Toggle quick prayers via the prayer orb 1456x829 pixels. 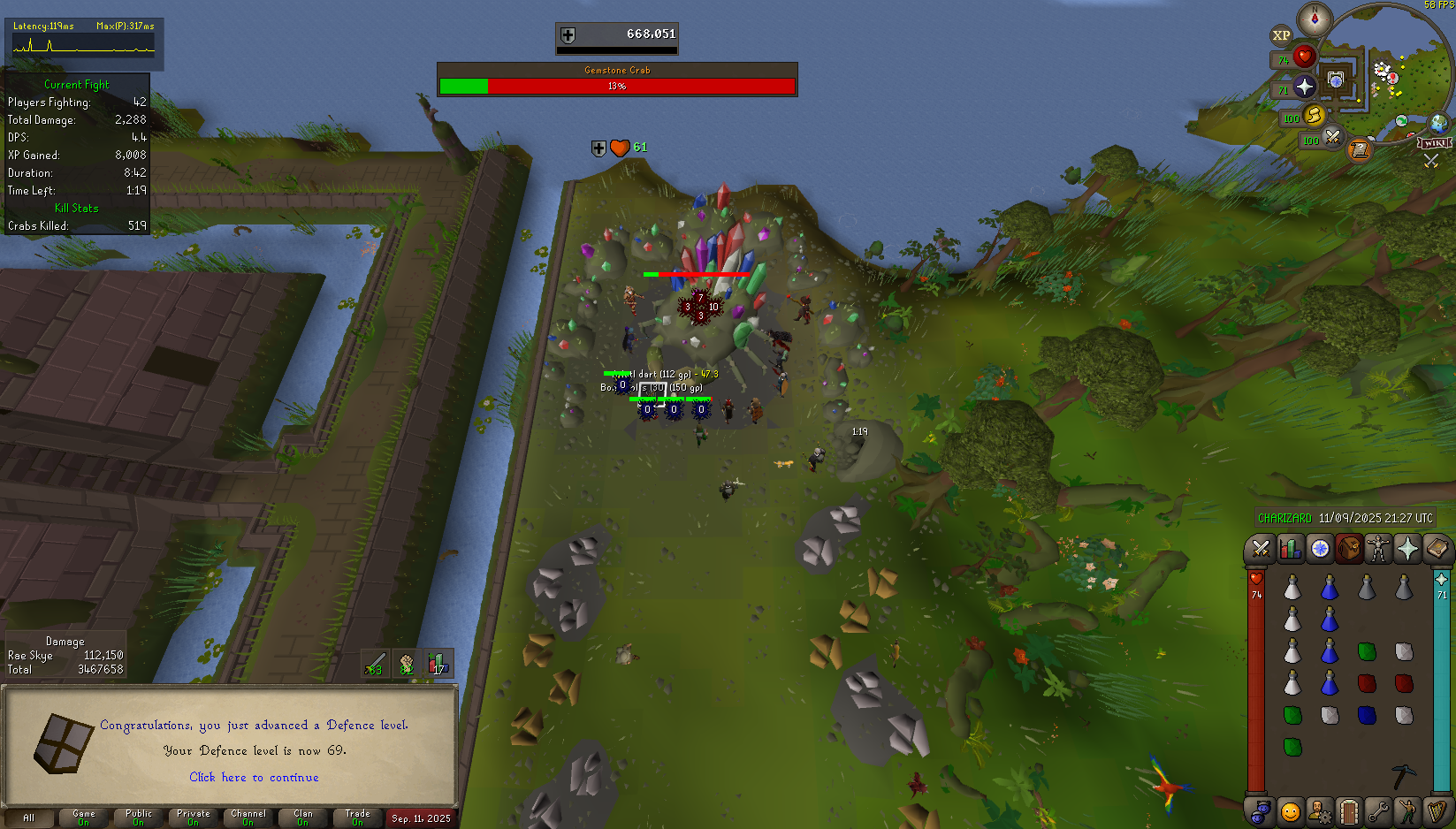[x=1305, y=87]
